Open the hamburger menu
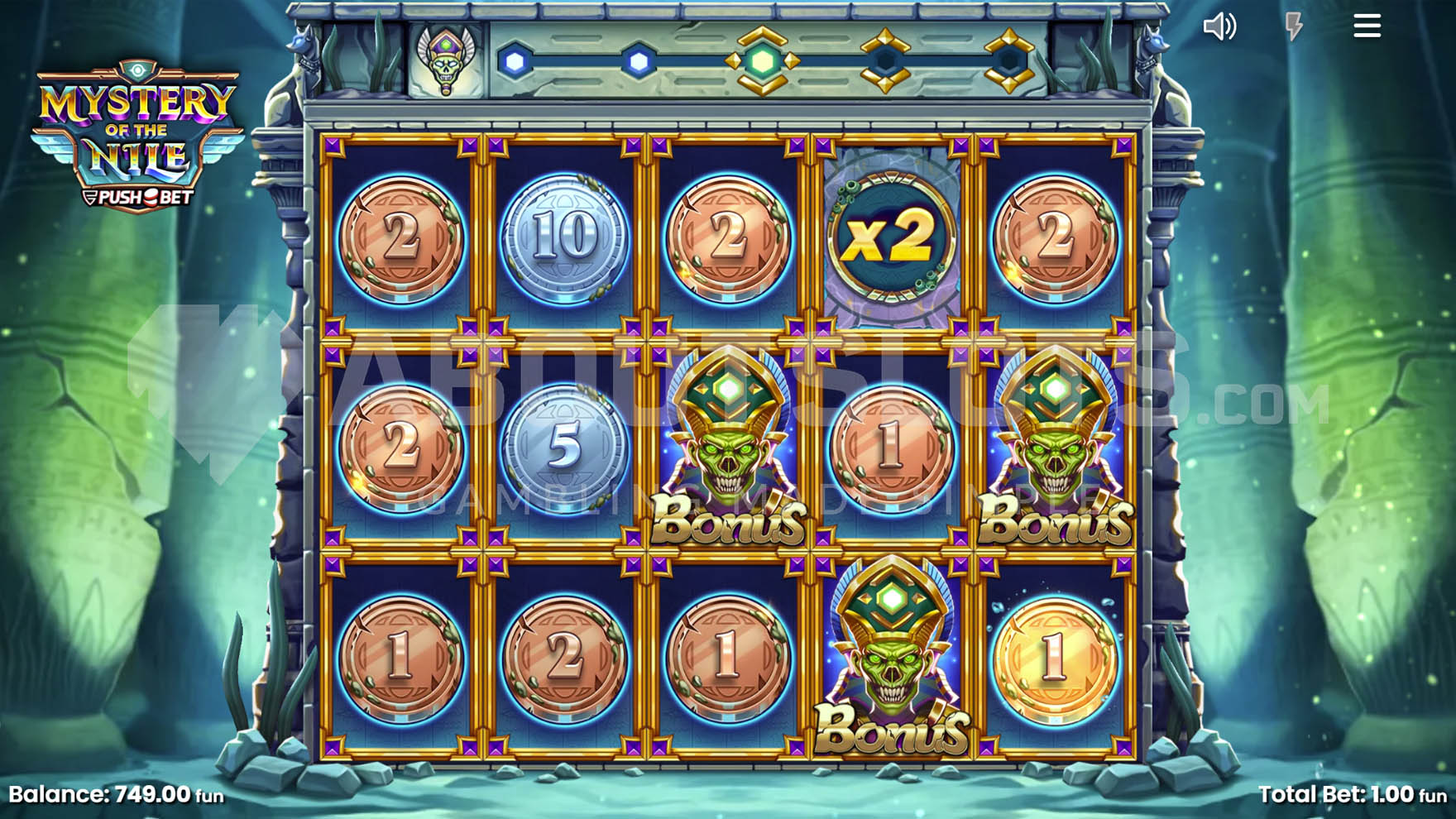The height and width of the screenshot is (819, 1456). tap(1367, 26)
